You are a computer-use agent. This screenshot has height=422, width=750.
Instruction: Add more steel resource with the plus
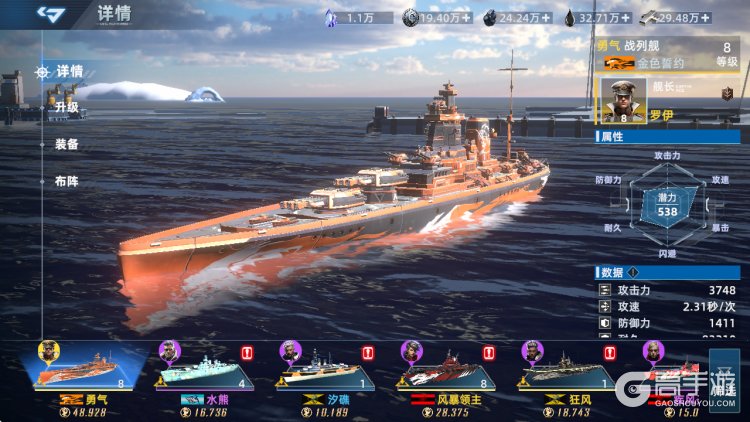(709, 17)
